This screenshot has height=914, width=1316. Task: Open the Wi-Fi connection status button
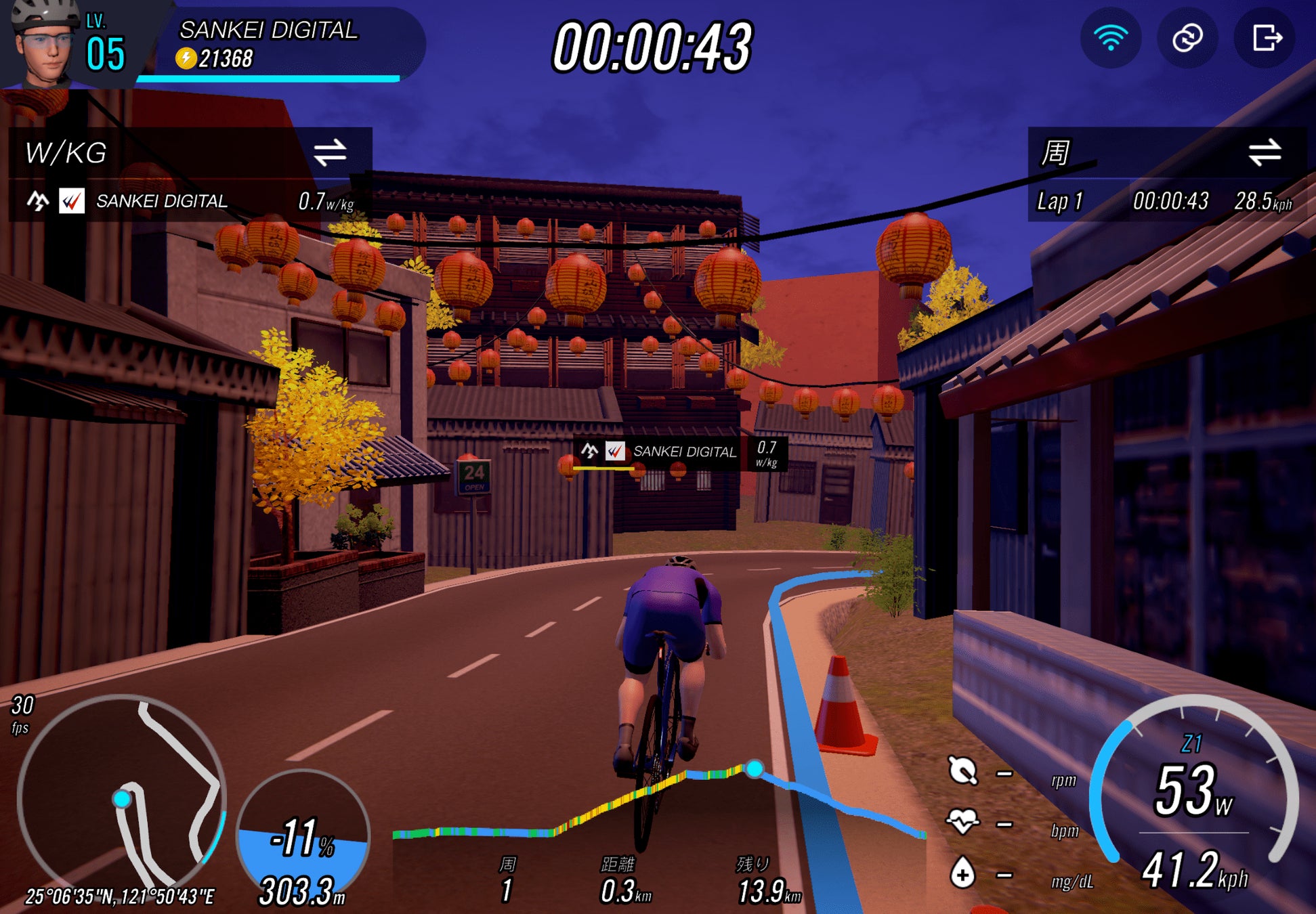coord(1110,39)
